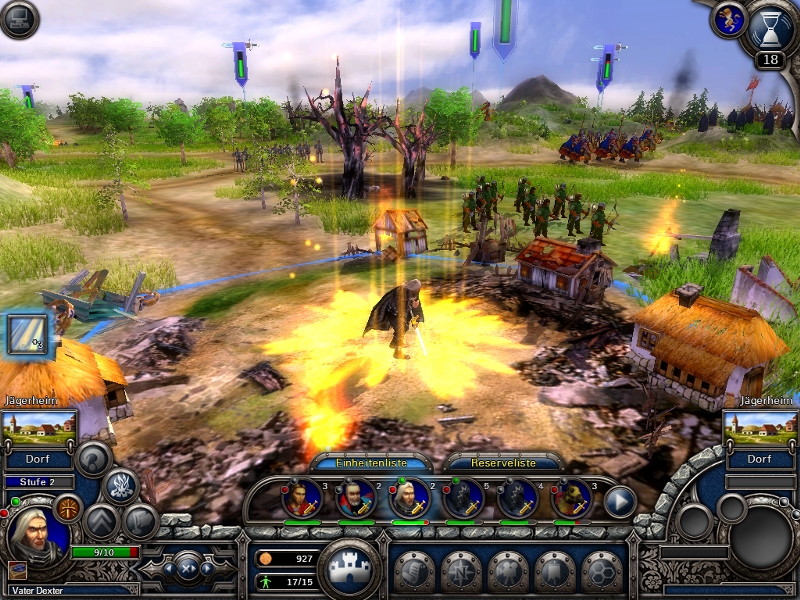Click the hexagon cluster menu button
Screen dimensions: 800x600
click(602, 572)
